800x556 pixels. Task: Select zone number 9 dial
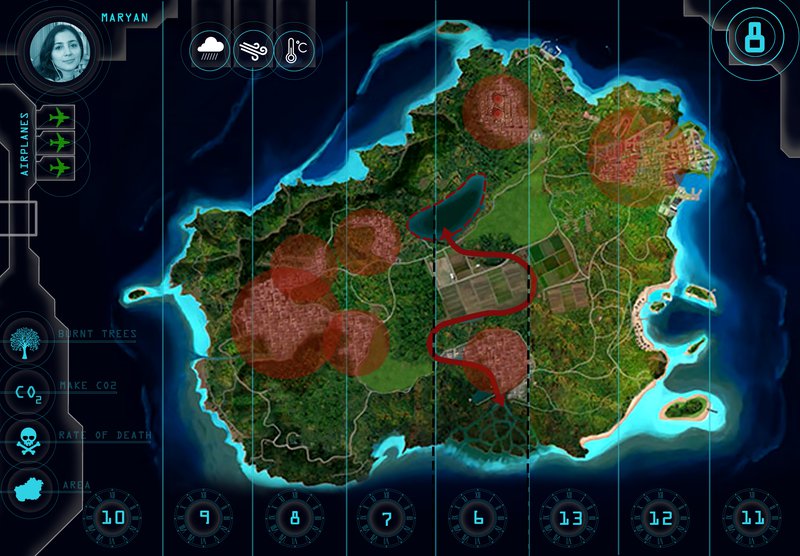click(x=203, y=518)
